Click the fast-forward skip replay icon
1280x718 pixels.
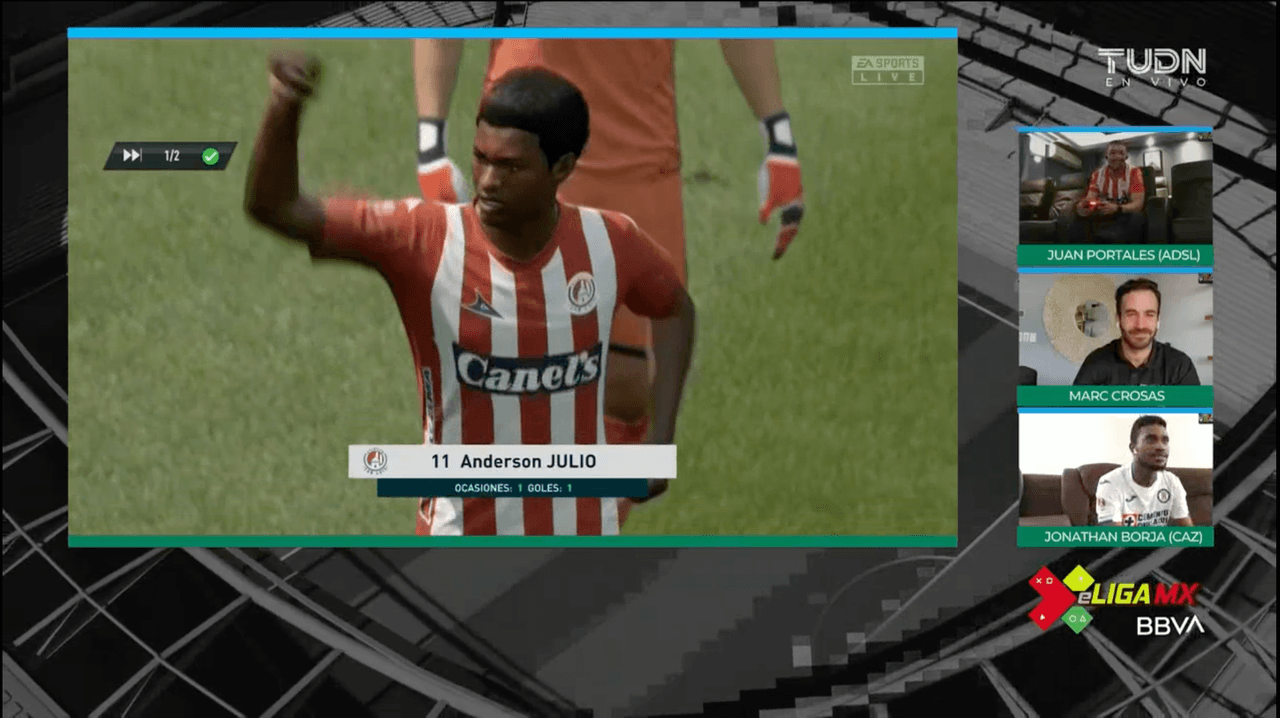point(132,156)
